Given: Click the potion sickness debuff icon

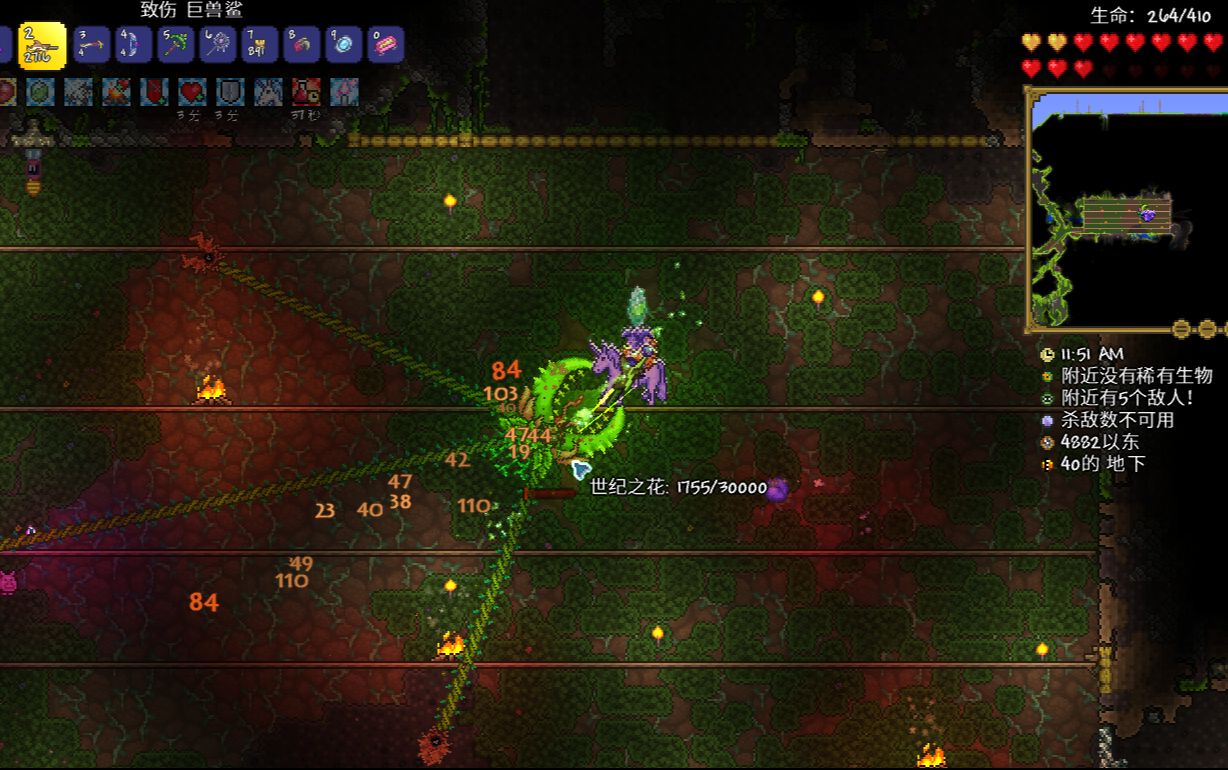Looking at the screenshot, I should [306, 92].
